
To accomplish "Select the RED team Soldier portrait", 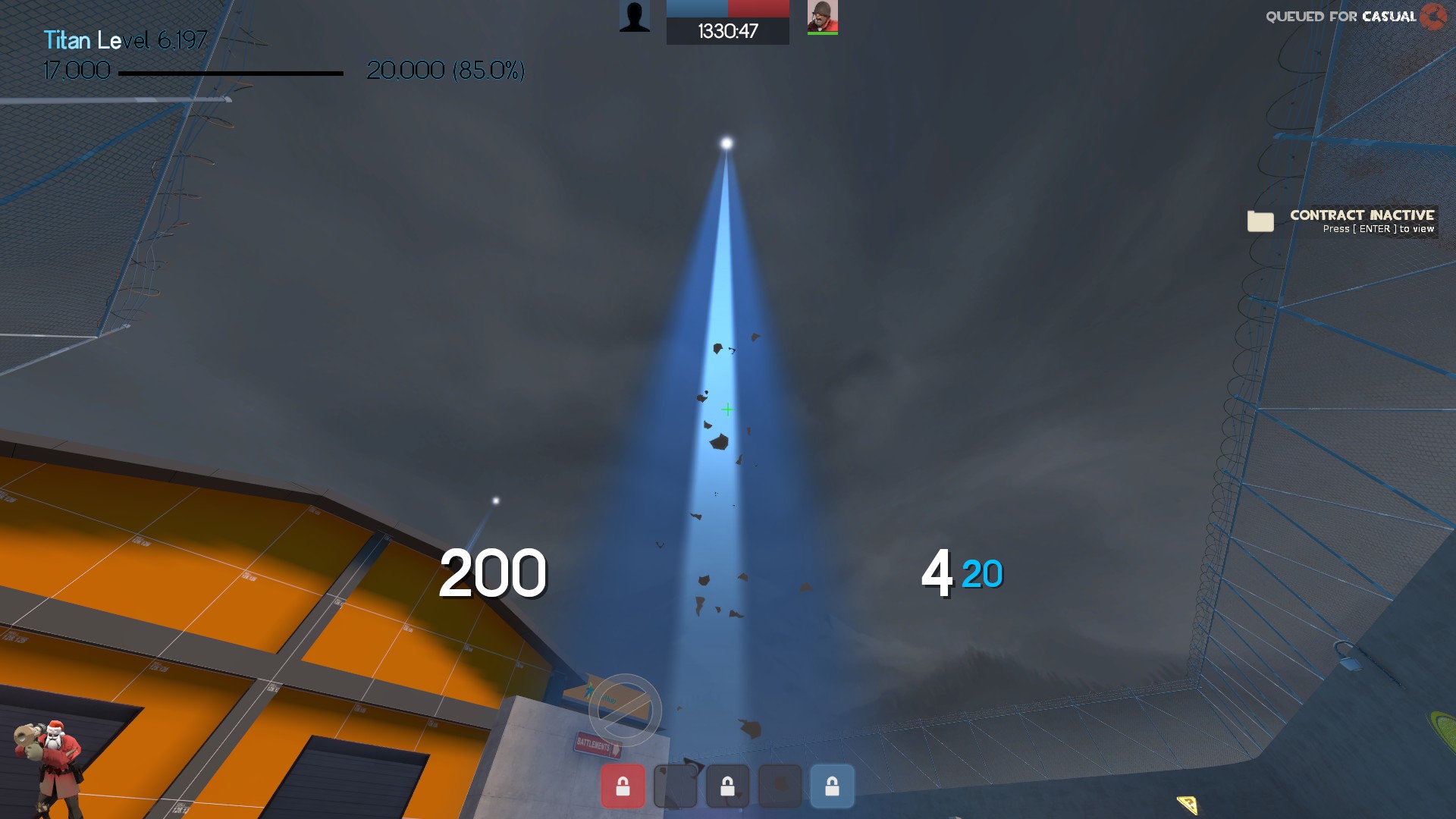I will click(822, 17).
